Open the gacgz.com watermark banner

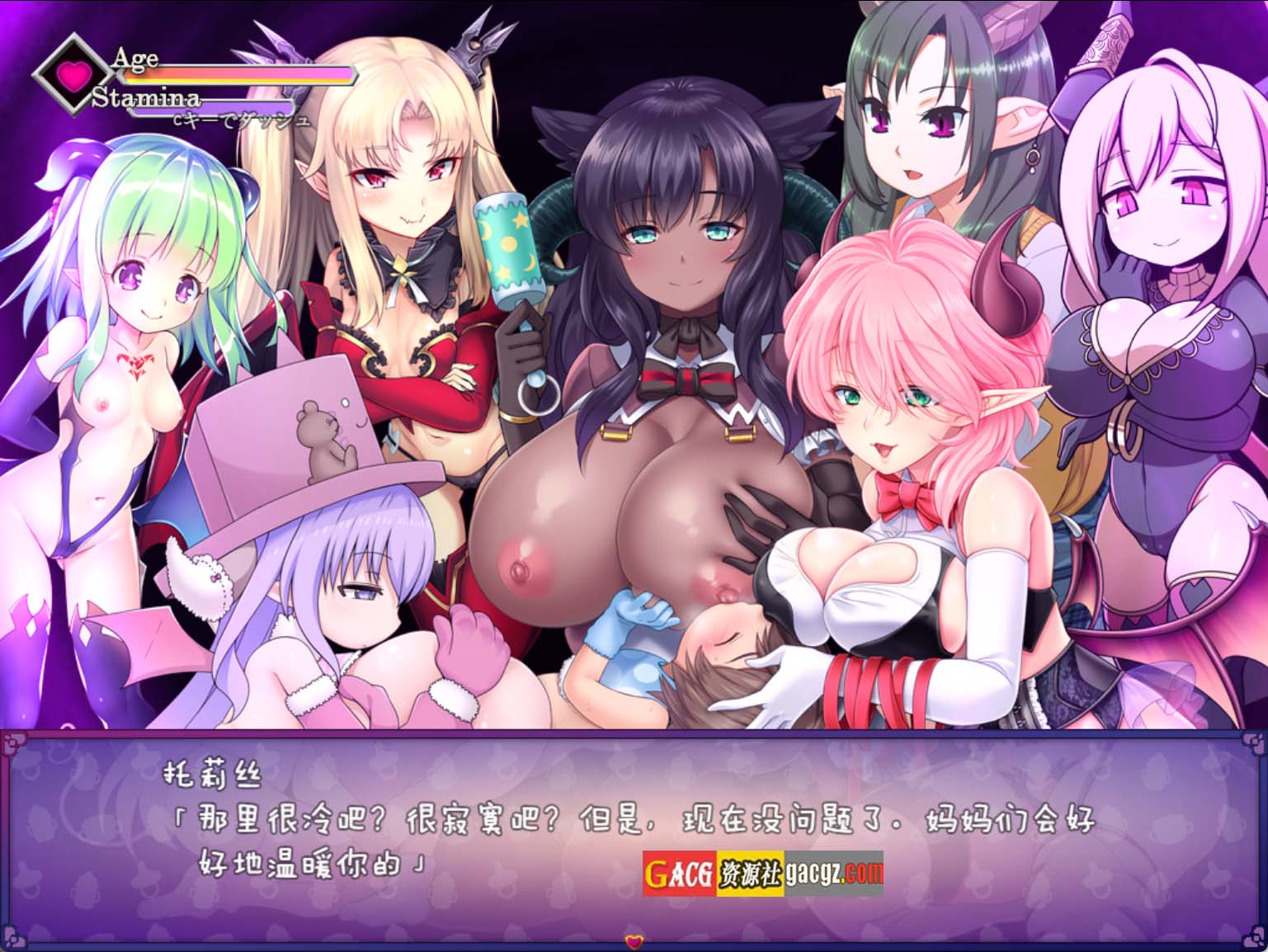tap(762, 874)
